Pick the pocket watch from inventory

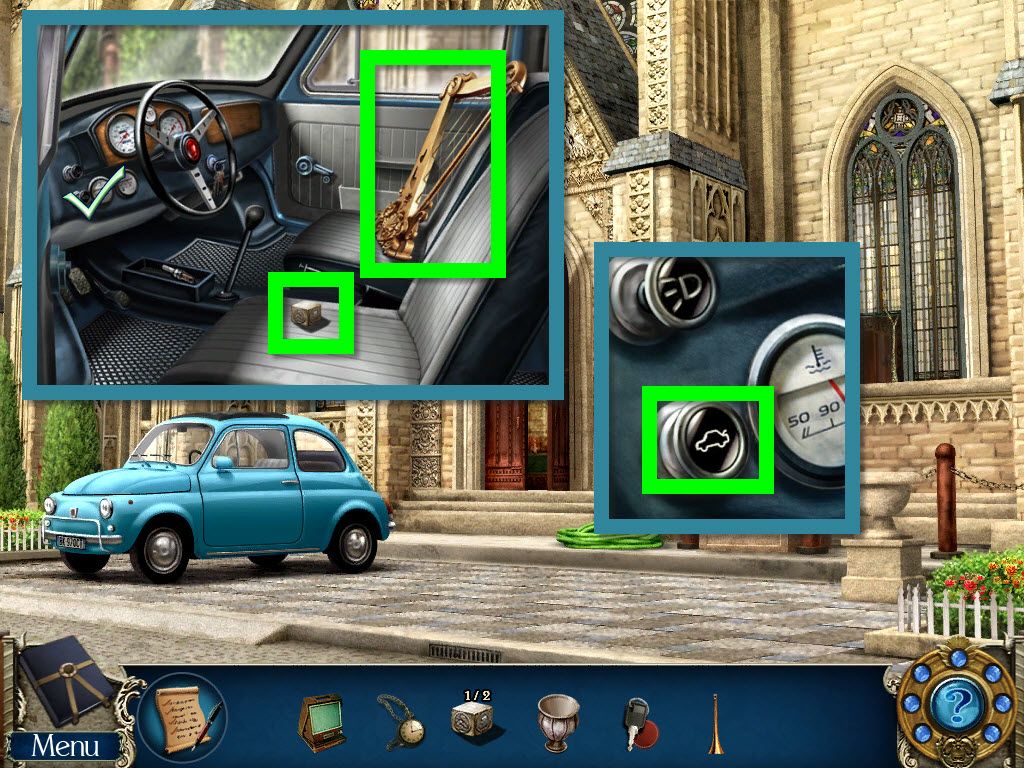[401, 719]
